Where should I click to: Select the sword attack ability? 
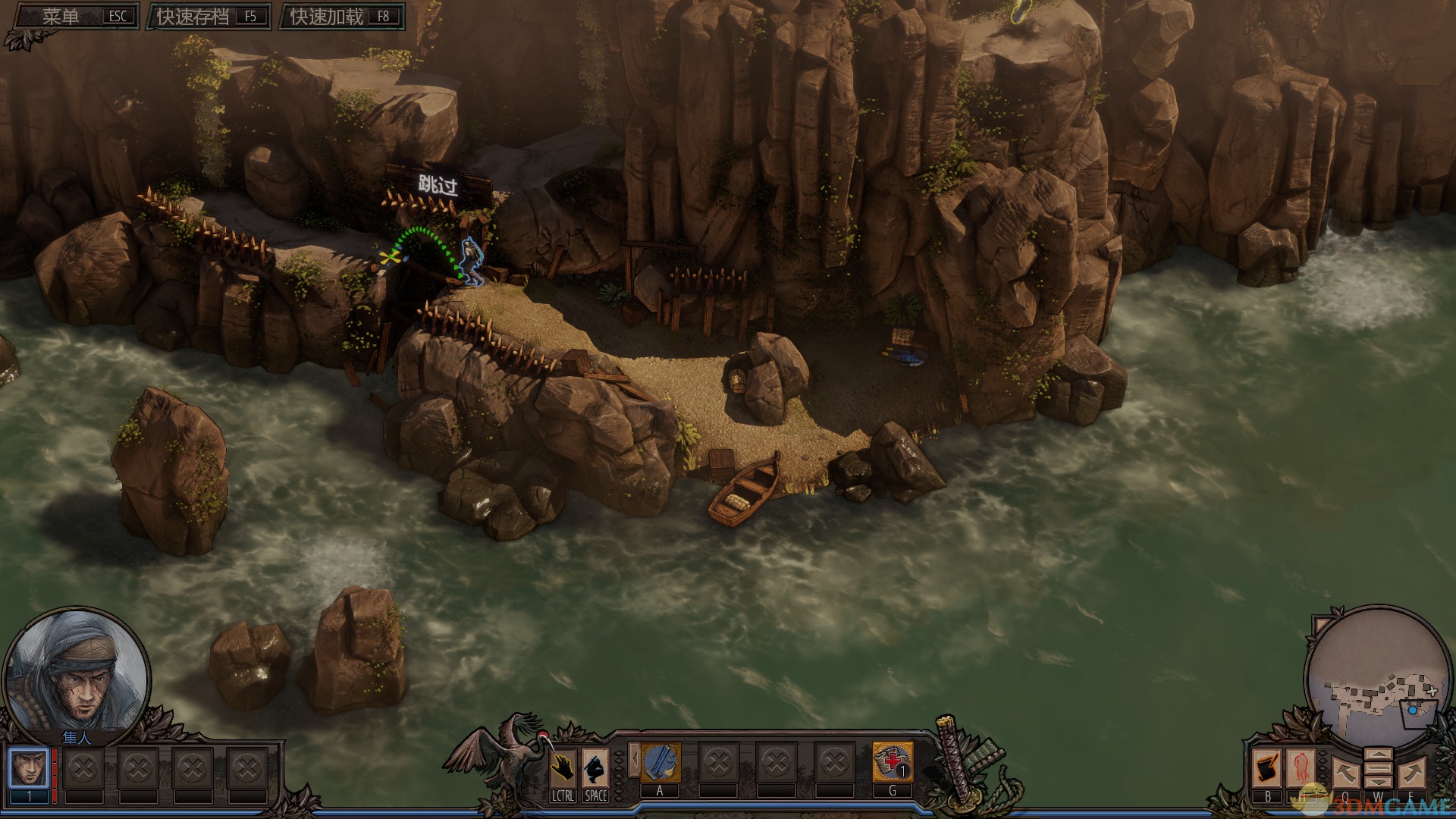[x=661, y=762]
